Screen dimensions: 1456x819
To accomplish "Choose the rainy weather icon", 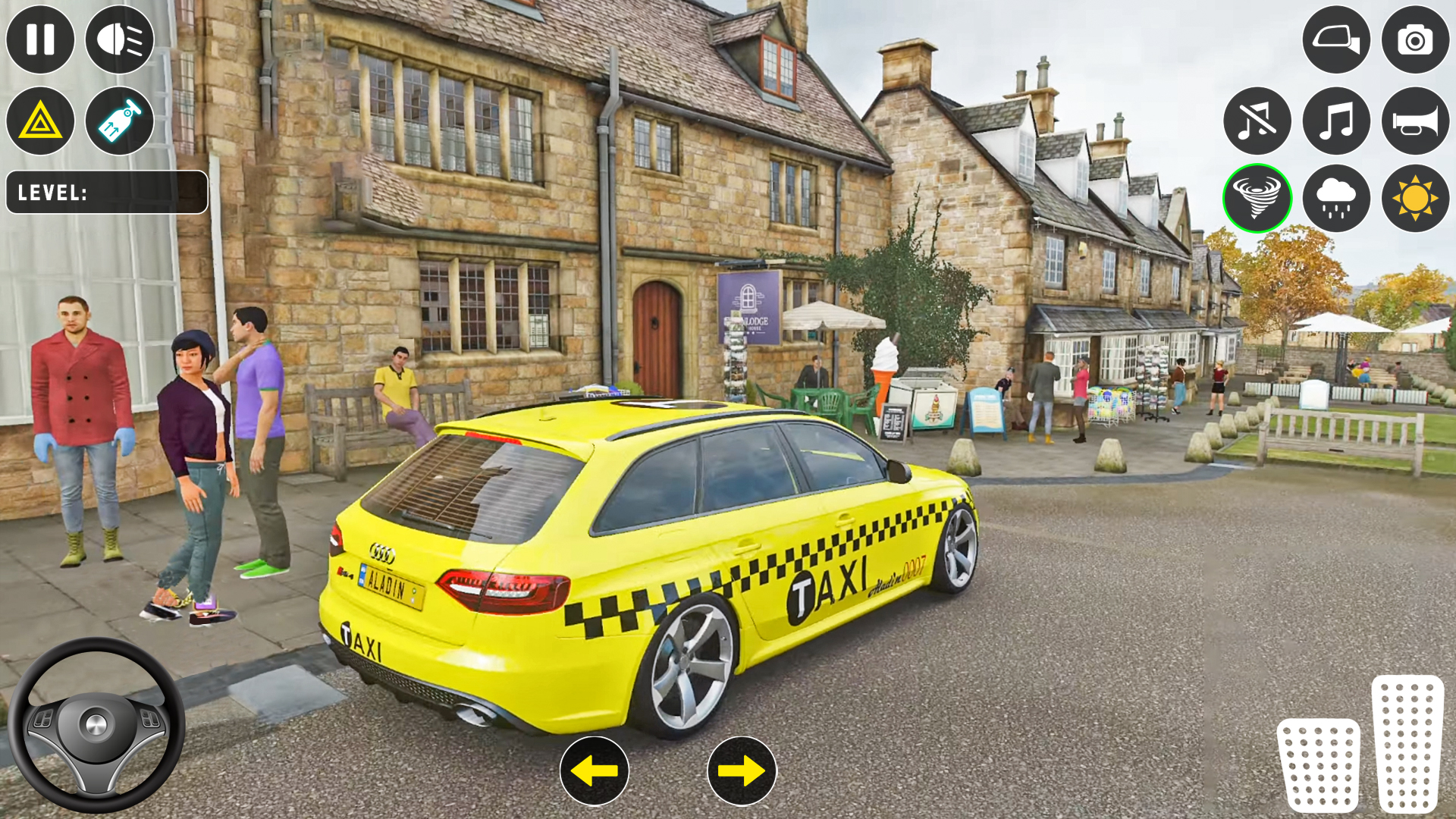I will pyautogui.click(x=1335, y=197).
